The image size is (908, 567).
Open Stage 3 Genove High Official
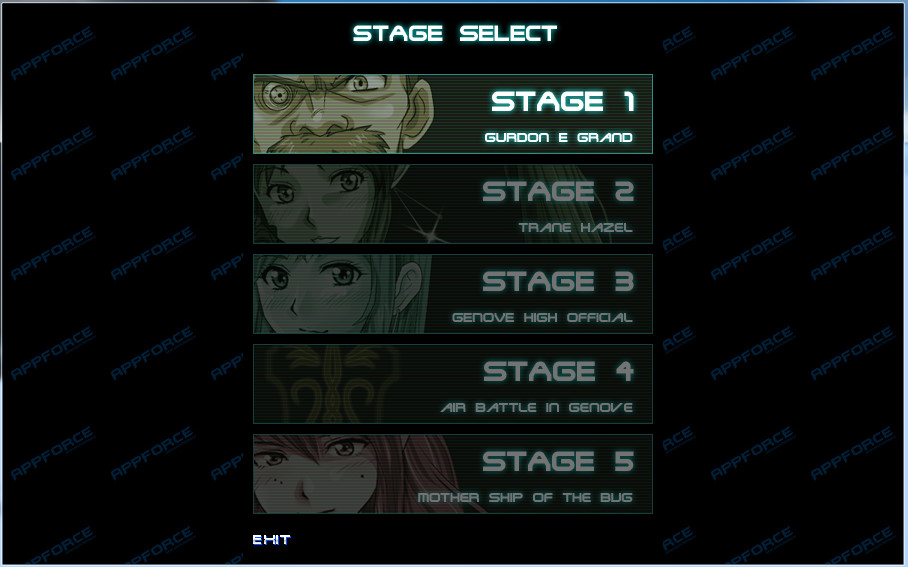[x=452, y=294]
